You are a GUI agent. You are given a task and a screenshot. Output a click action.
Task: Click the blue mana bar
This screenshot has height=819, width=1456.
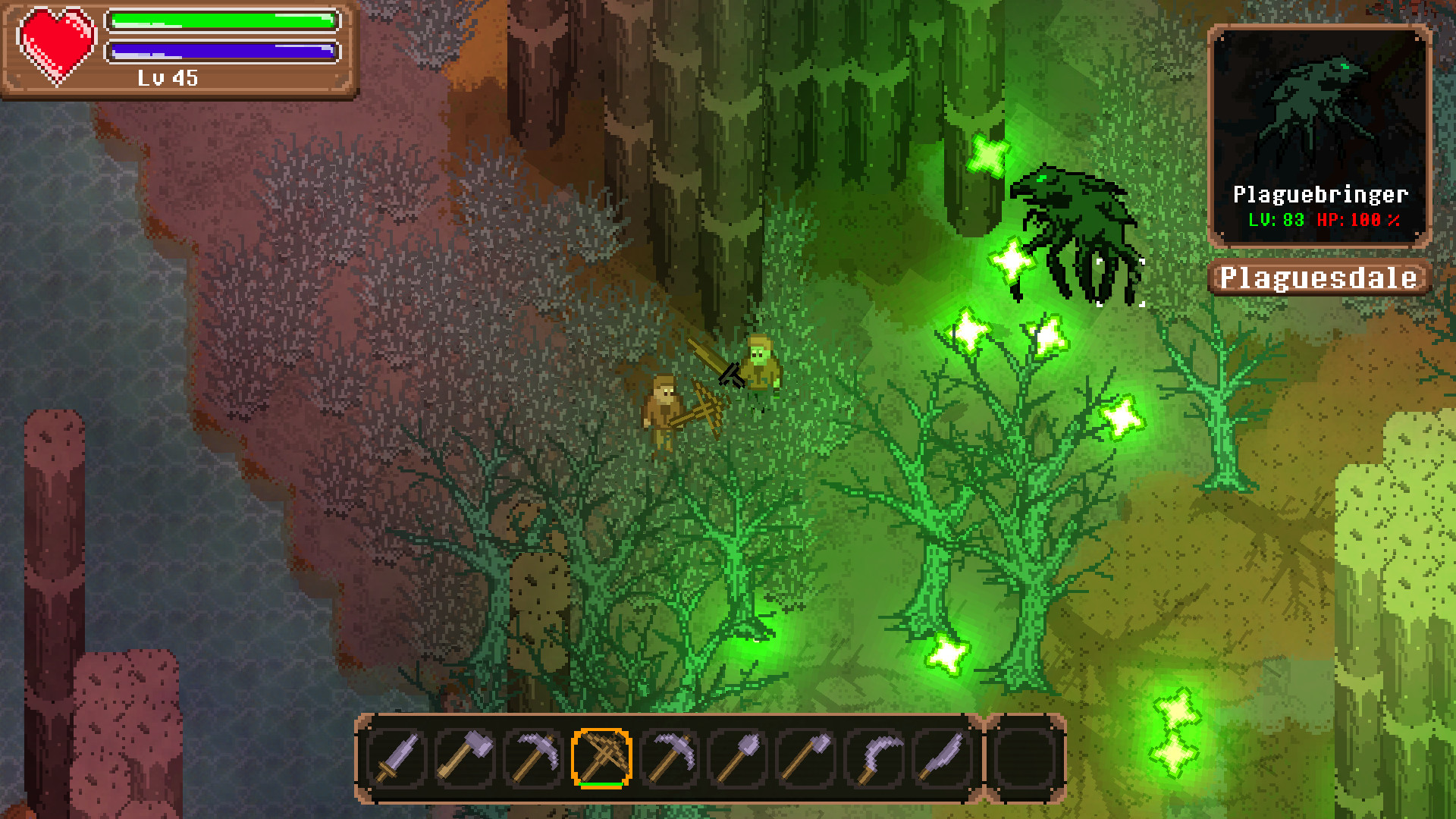(222, 52)
